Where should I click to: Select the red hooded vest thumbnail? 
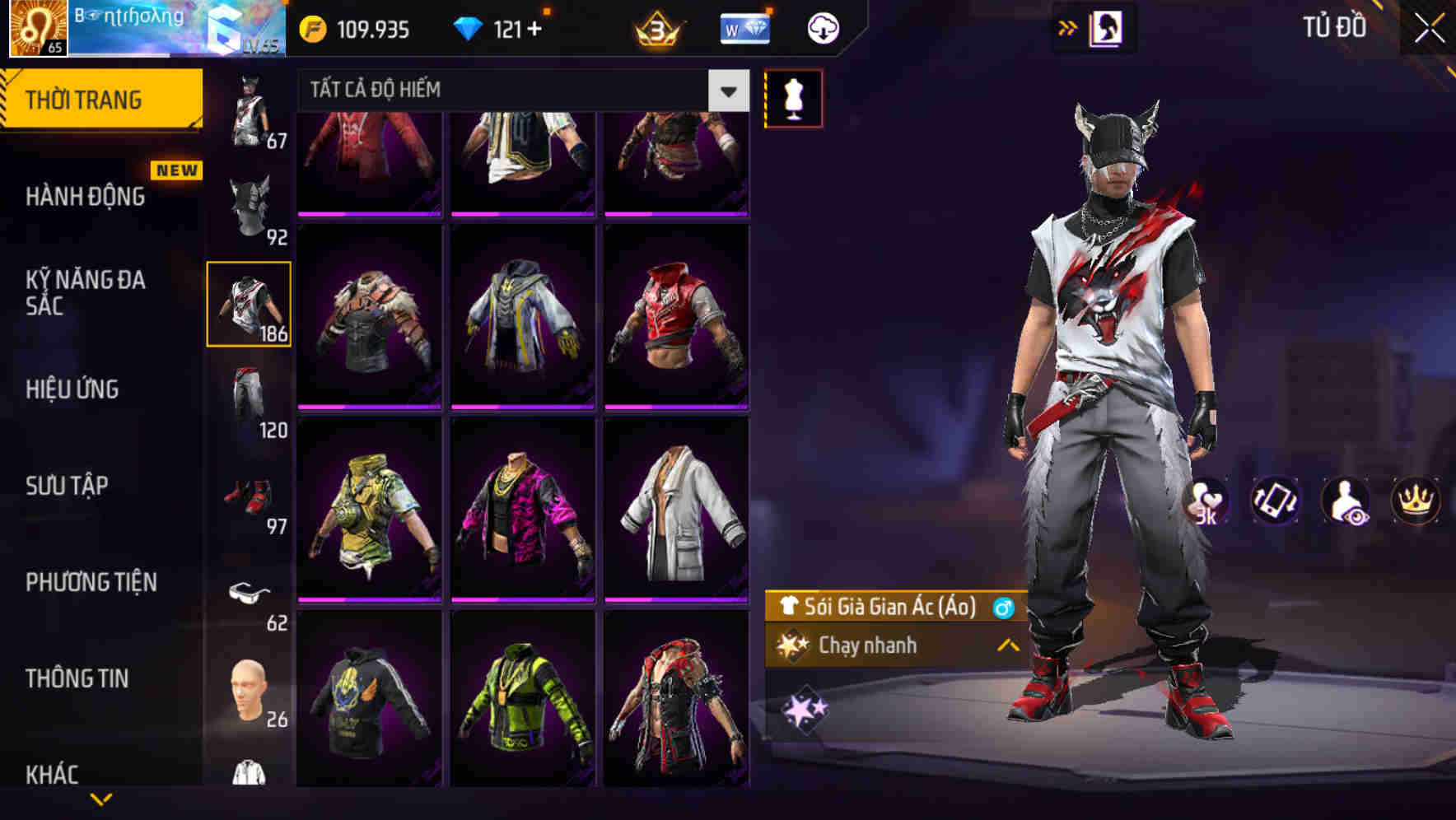(675, 317)
